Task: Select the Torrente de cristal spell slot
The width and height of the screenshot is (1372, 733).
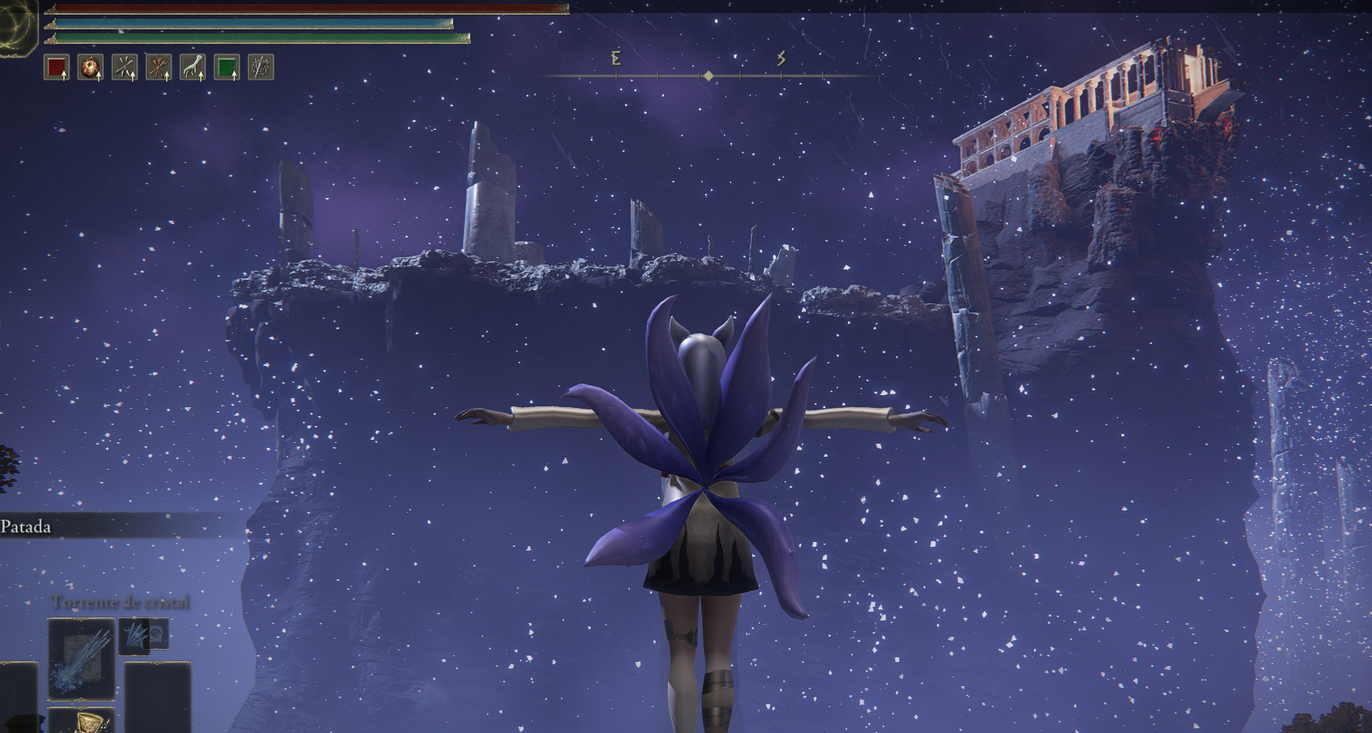Action: pyautogui.click(x=81, y=658)
